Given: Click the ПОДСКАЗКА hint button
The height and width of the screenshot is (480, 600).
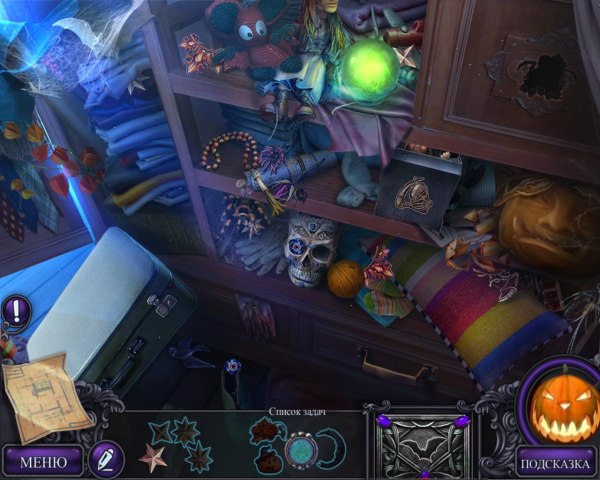Looking at the screenshot, I should pos(556,461).
